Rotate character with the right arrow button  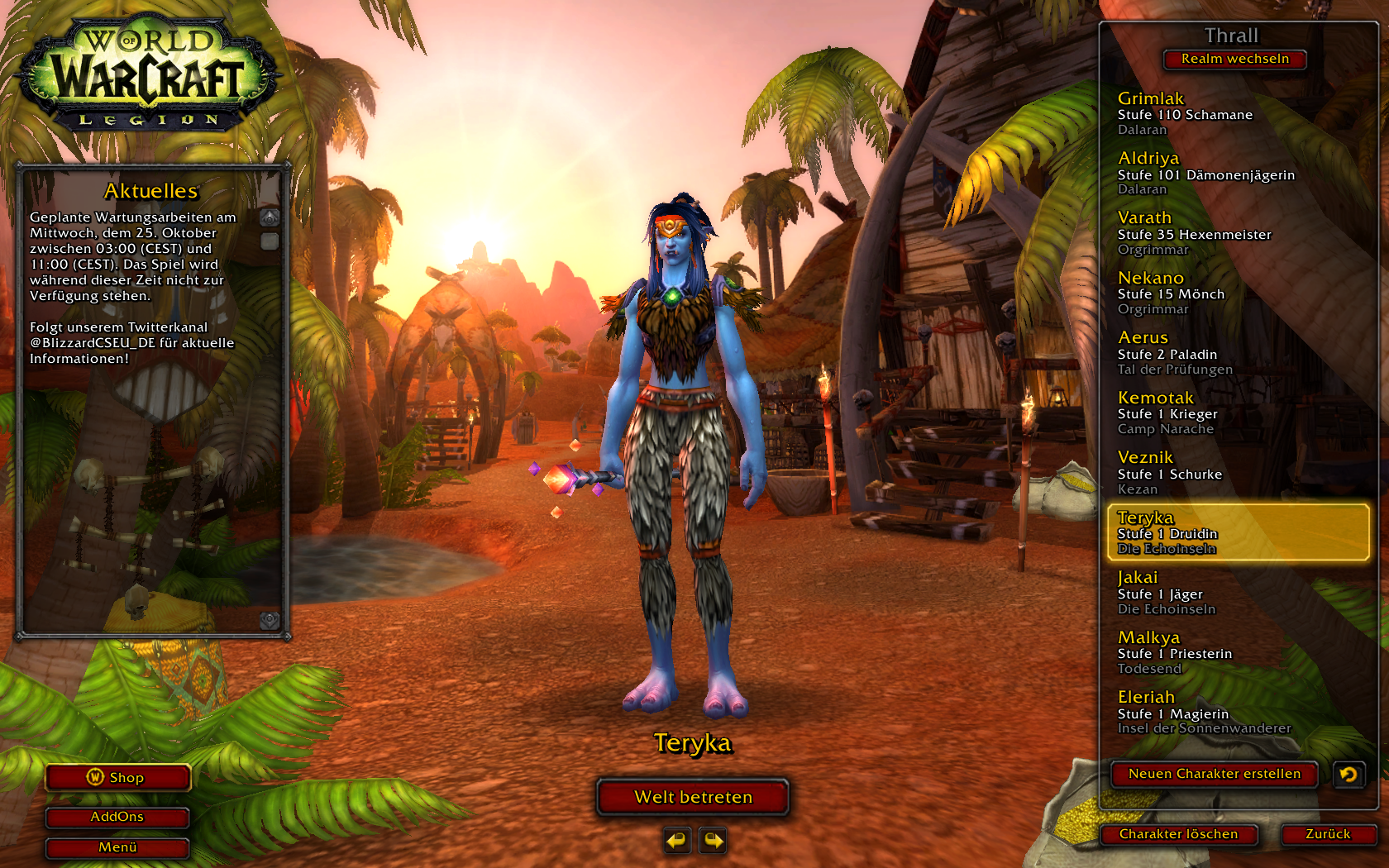pos(713,841)
